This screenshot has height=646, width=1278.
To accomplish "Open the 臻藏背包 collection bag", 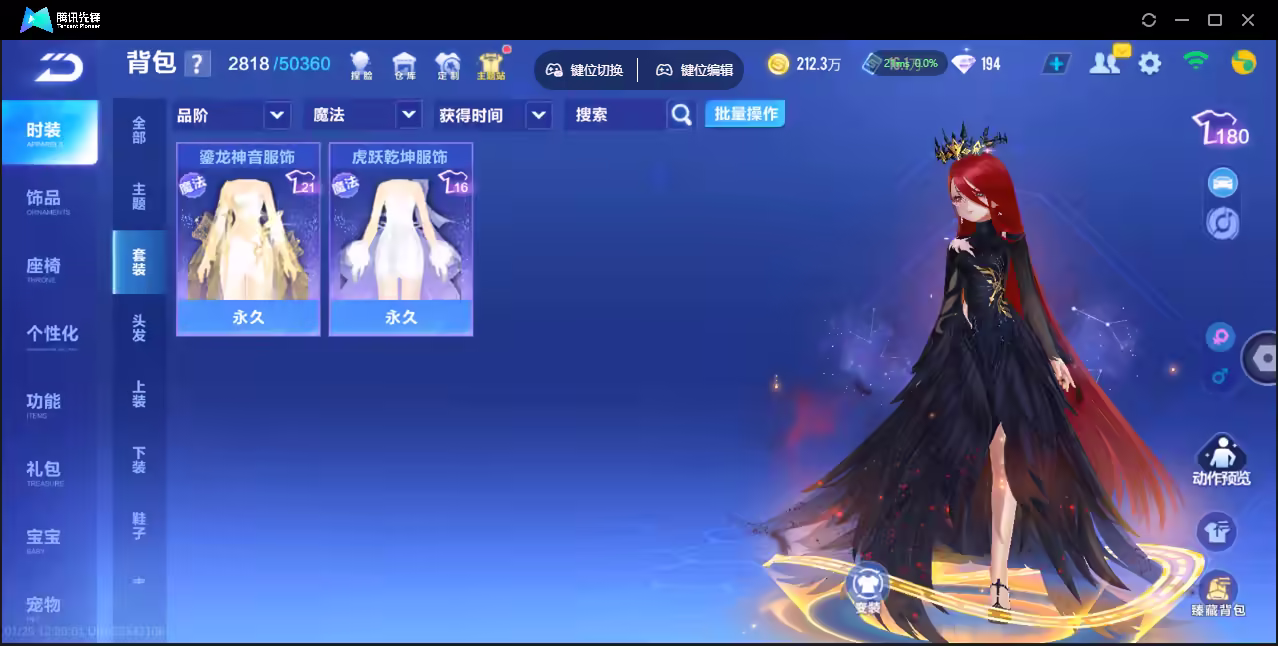I will 1217,594.
